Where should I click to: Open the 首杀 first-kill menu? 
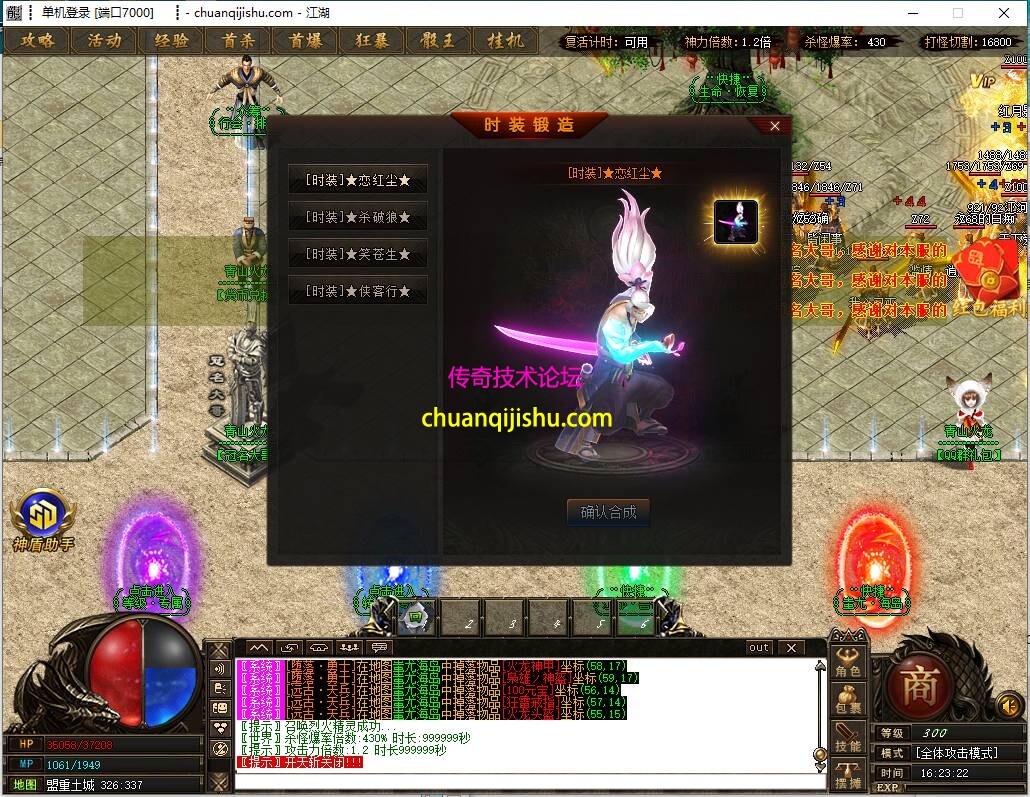(x=238, y=41)
